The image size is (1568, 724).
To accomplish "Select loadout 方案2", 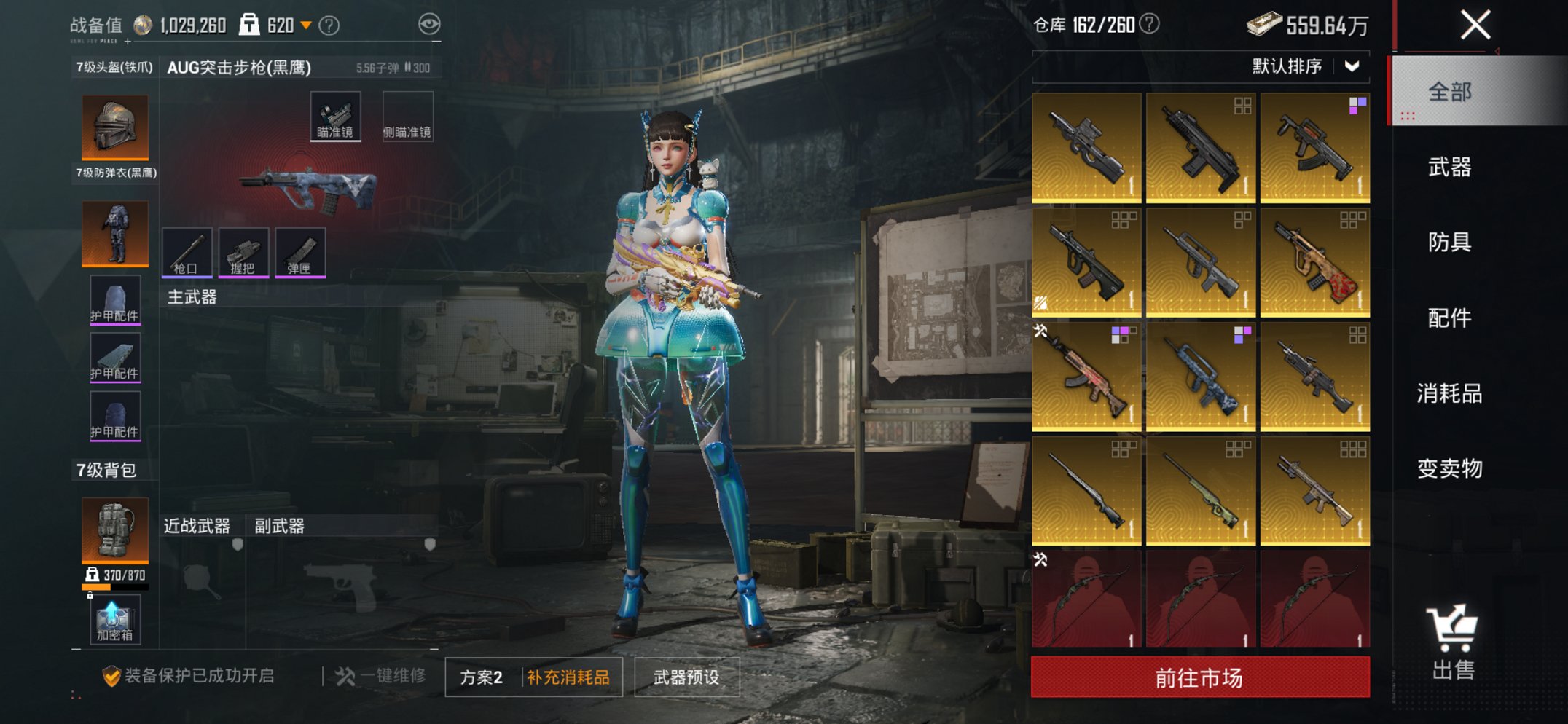I will (482, 677).
